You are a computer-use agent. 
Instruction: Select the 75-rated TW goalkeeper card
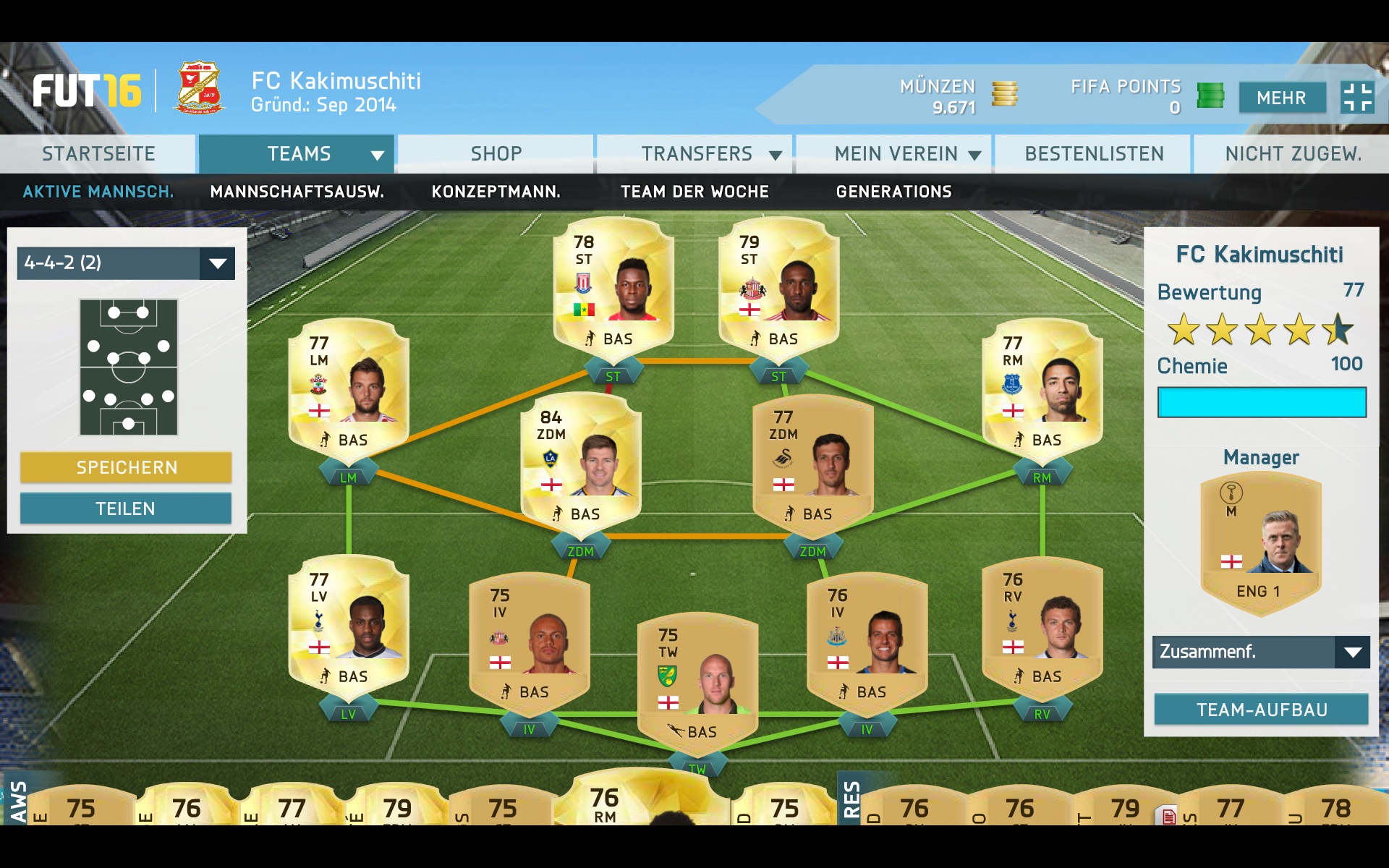pyautogui.click(x=697, y=680)
